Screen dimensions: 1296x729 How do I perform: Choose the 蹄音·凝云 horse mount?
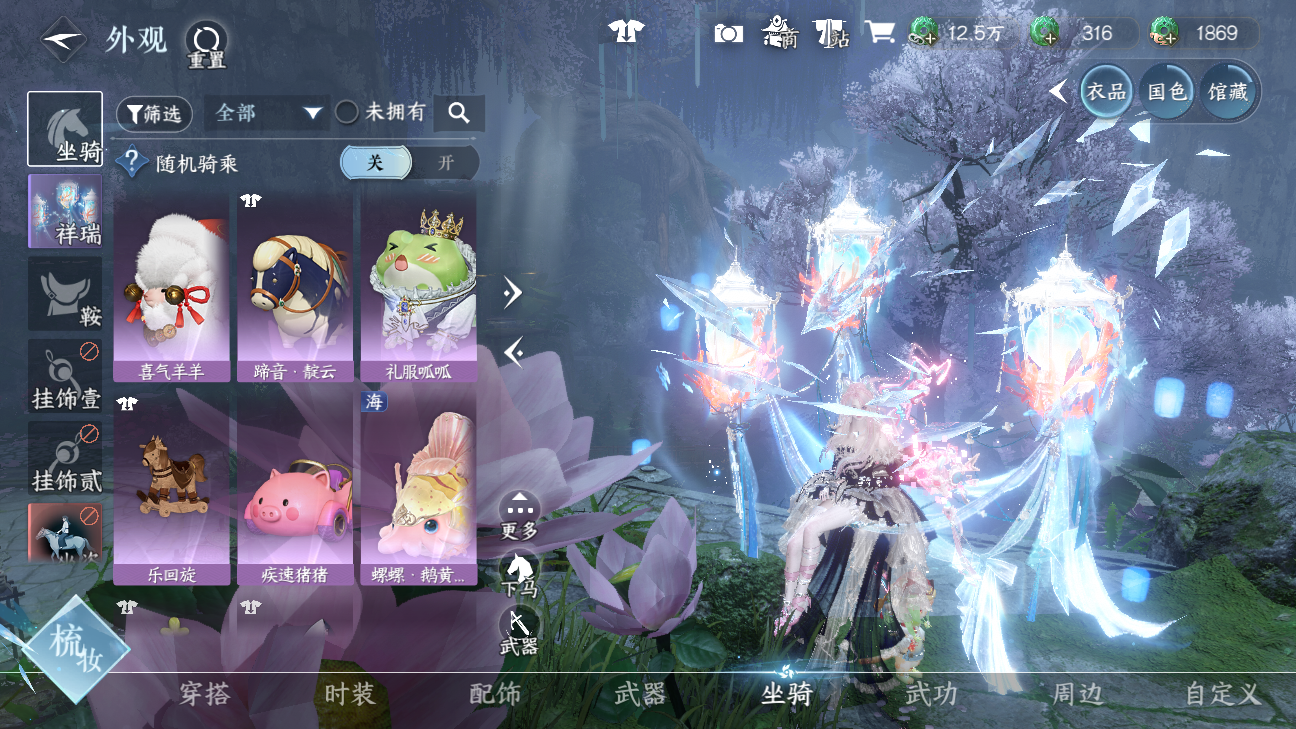(x=295, y=288)
